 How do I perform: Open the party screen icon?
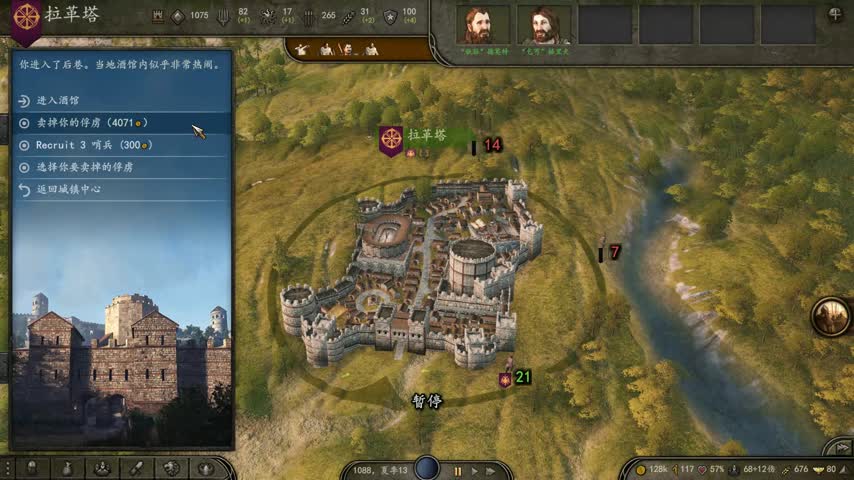tap(101, 468)
